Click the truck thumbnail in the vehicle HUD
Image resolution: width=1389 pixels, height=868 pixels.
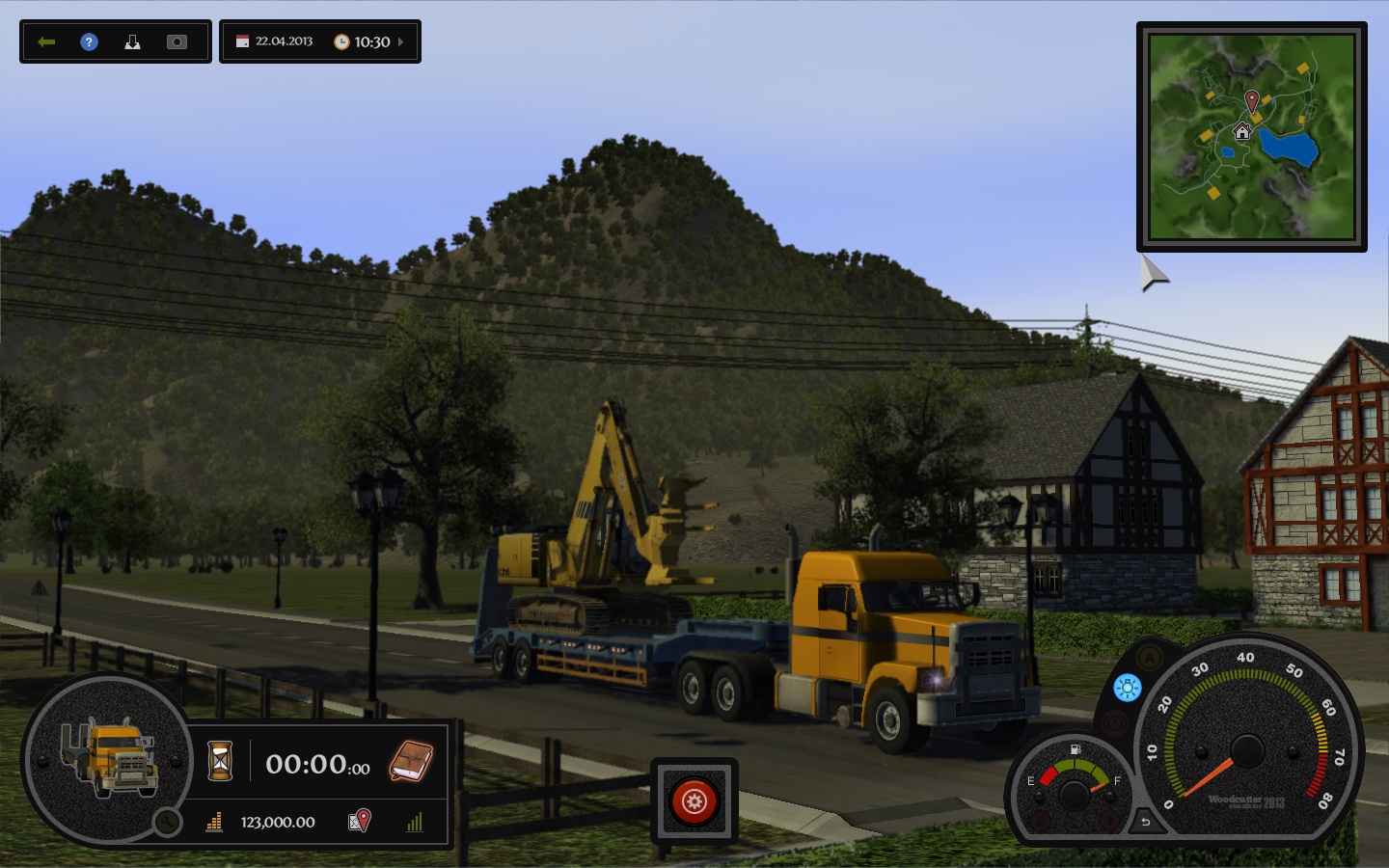[112, 758]
